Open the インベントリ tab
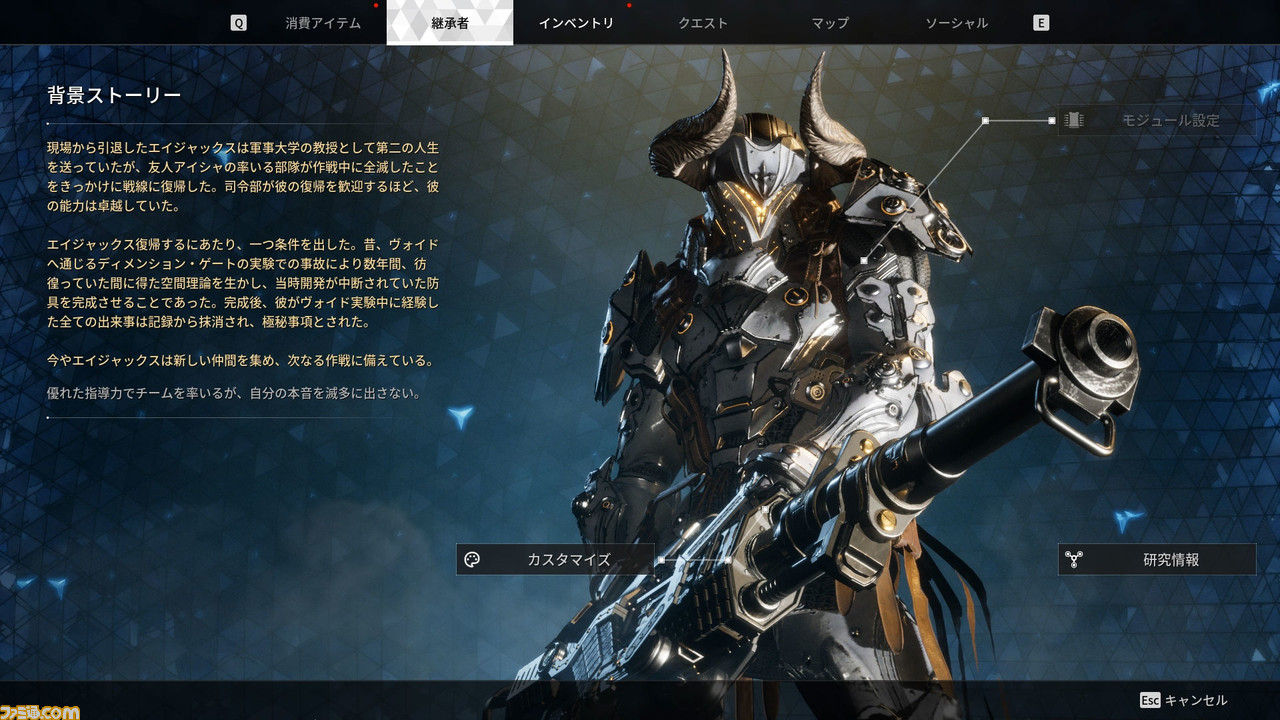Viewport: 1280px width, 720px height. tap(576, 23)
